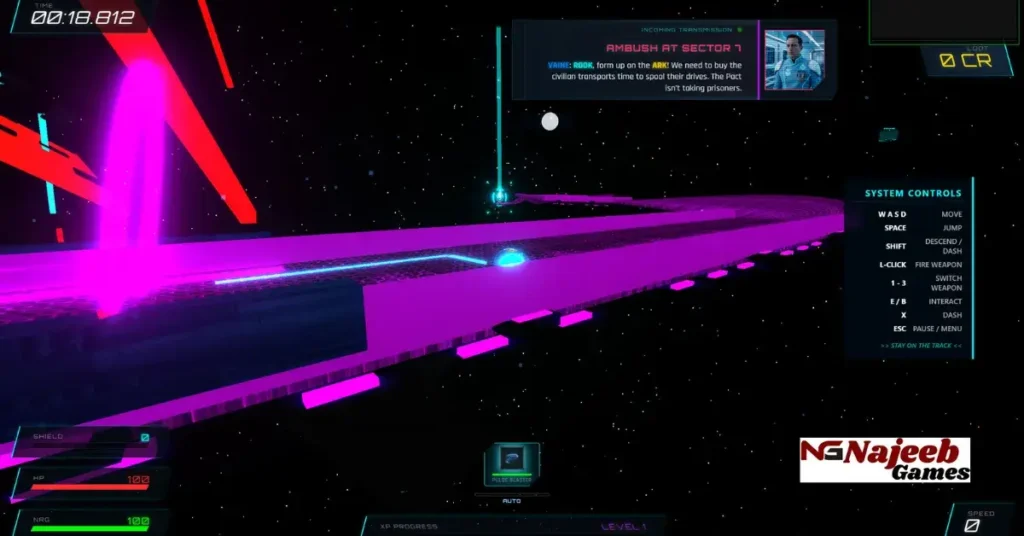Open the Ambush at Sector 7 transmission panel

point(635,60)
